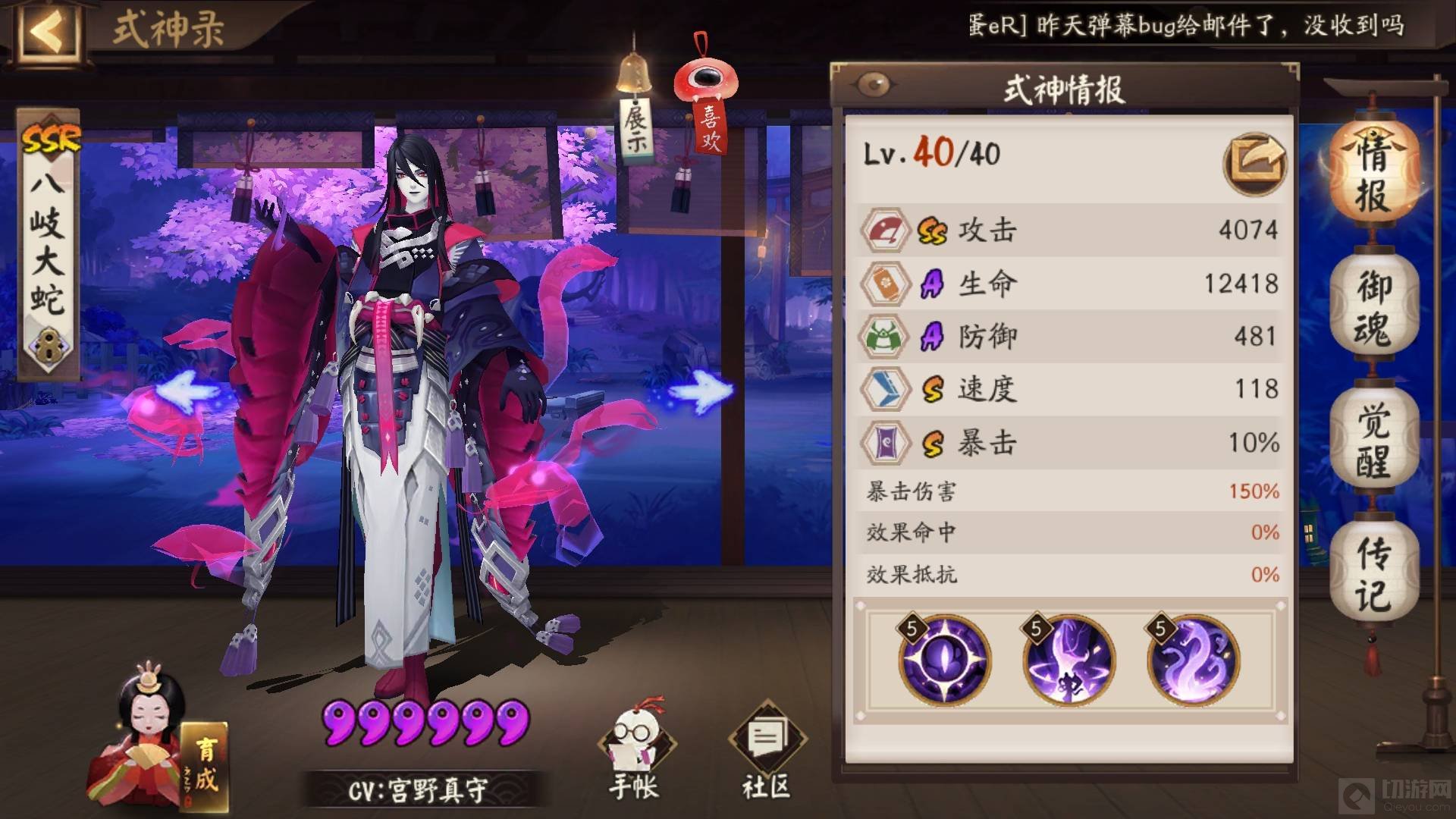Show the 传记 lantern tab
This screenshot has width=1456, height=819.
coord(1373,573)
